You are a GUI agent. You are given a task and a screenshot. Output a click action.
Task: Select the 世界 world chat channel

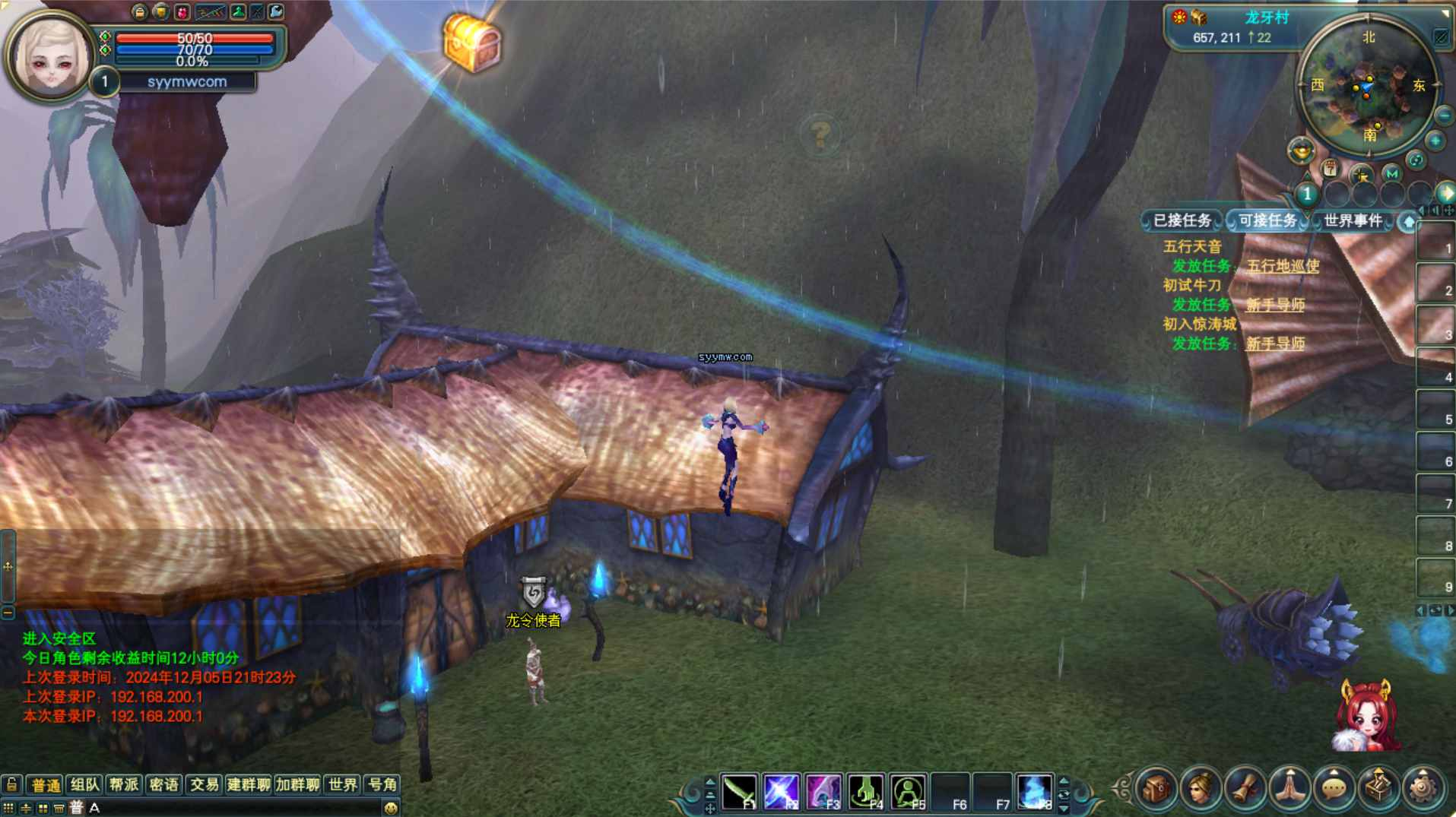tap(342, 784)
